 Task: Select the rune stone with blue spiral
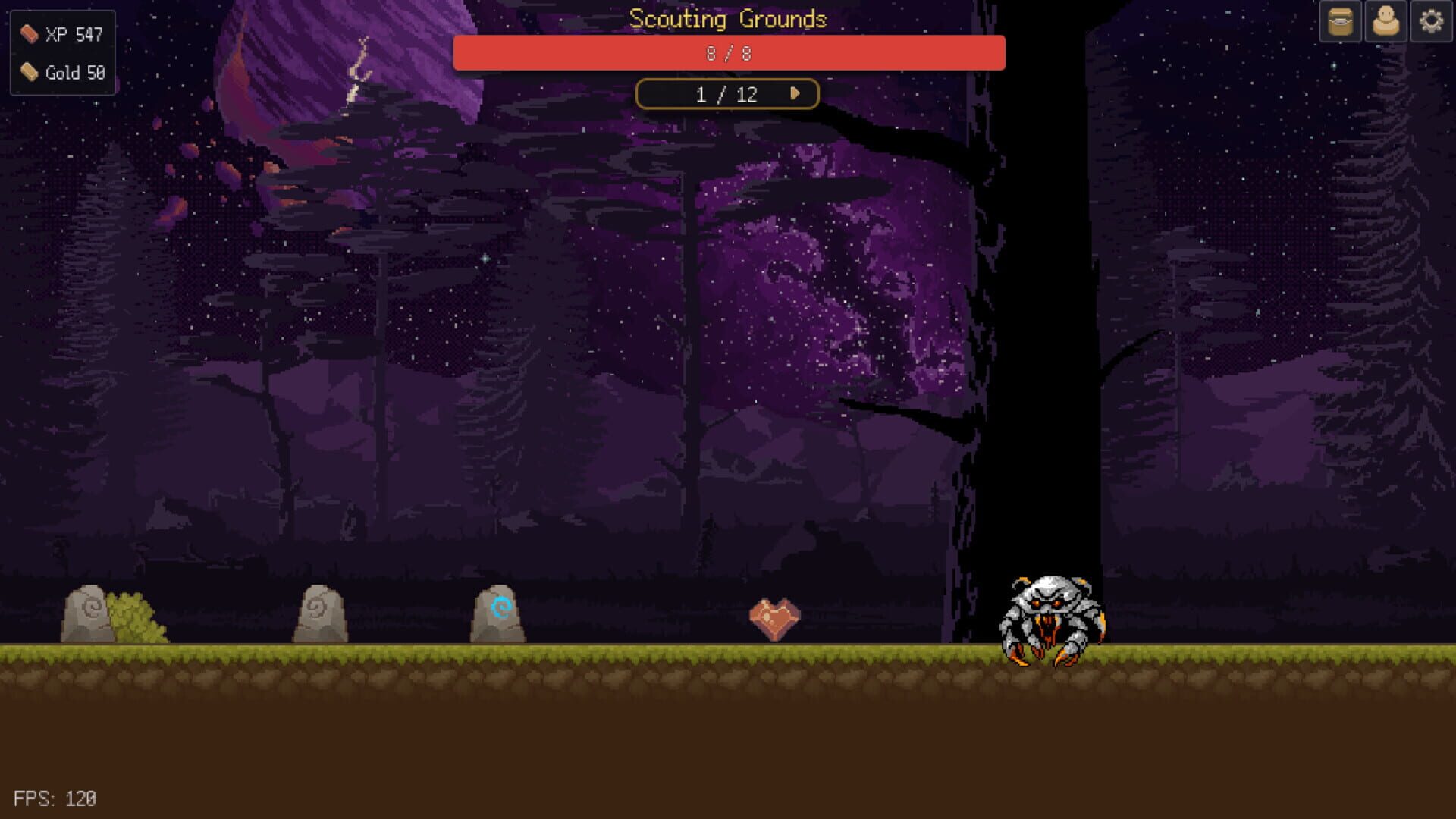click(x=500, y=613)
